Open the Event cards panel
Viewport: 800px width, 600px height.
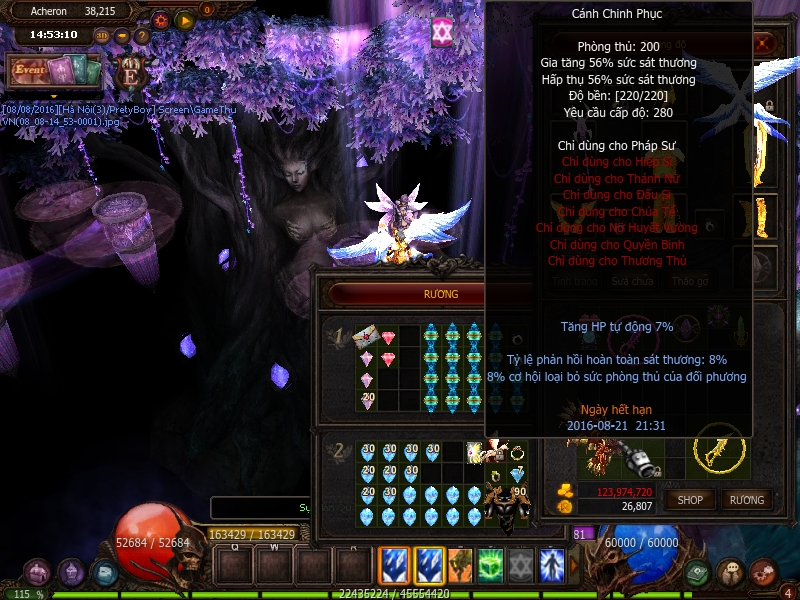pyautogui.click(x=56, y=71)
